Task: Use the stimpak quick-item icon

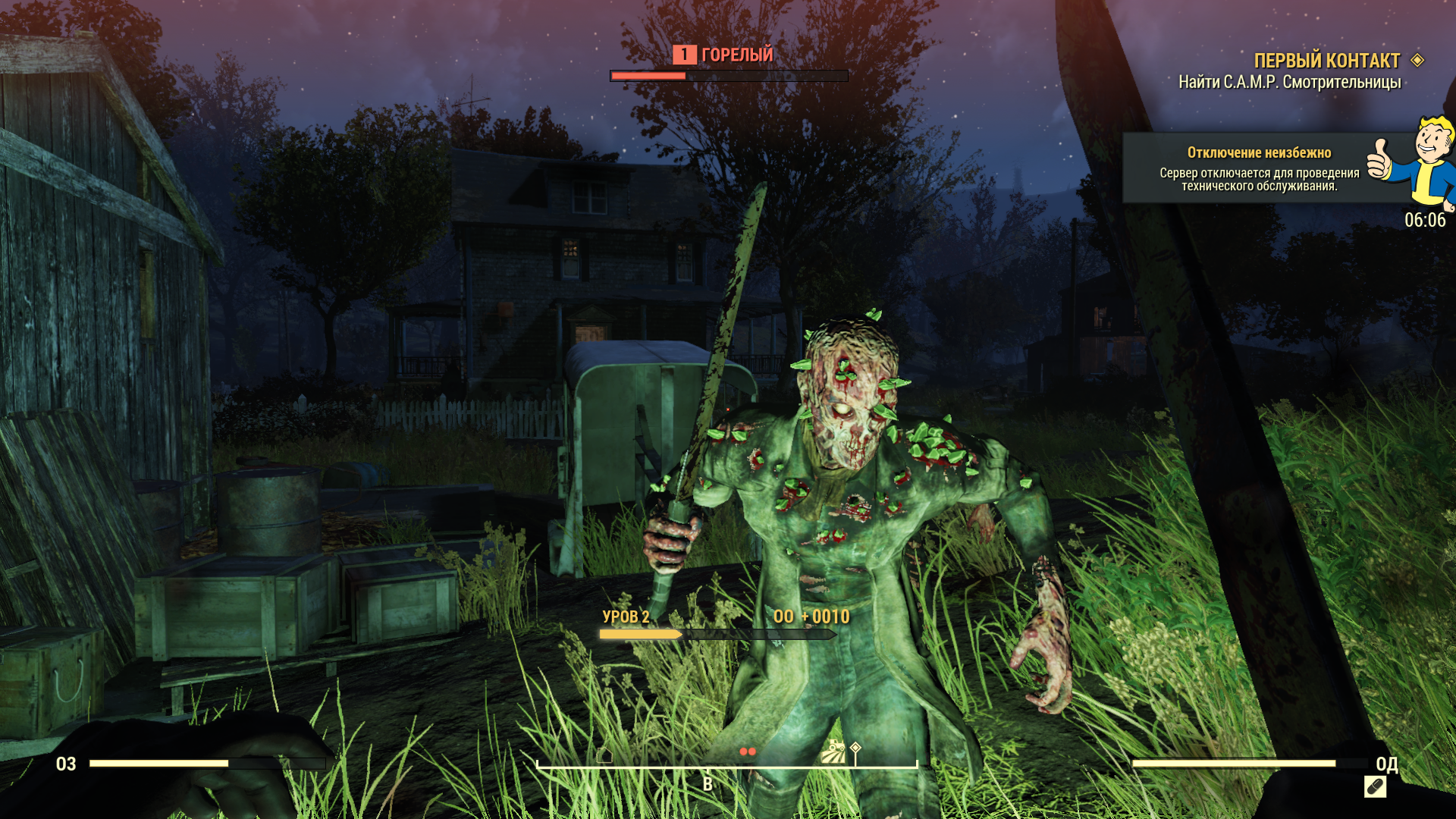Action: (x=1375, y=787)
